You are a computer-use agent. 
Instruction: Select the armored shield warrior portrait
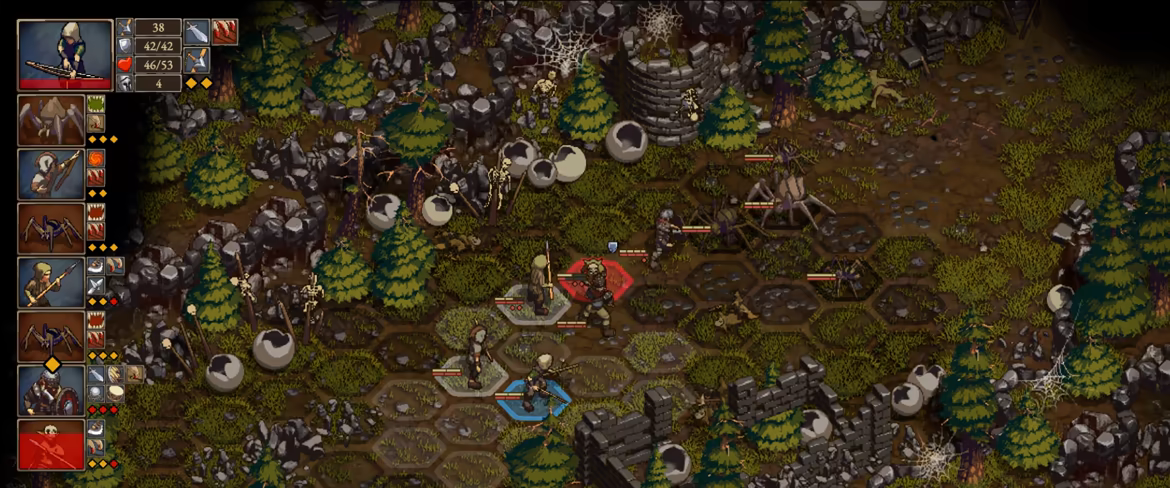(50, 391)
